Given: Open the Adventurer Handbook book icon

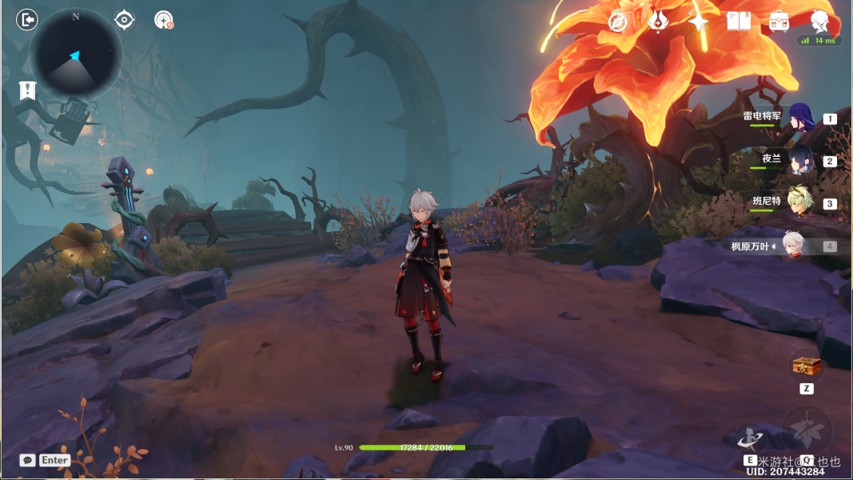Looking at the screenshot, I should (x=739, y=21).
